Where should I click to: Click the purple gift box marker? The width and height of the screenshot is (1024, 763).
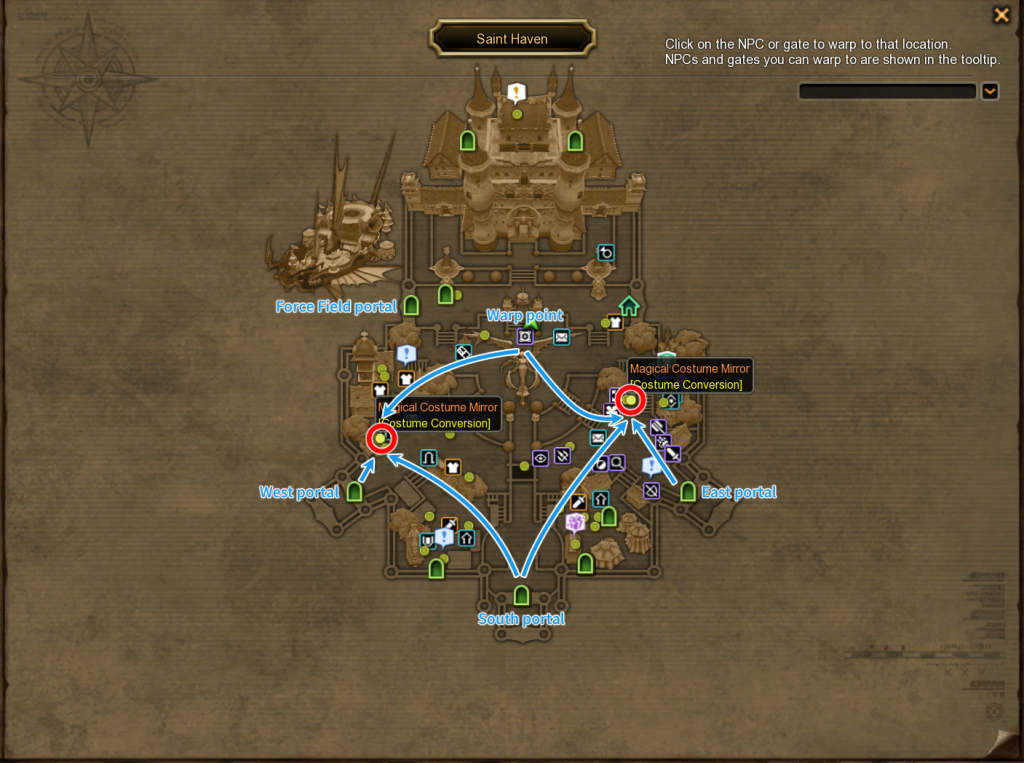pos(575,522)
